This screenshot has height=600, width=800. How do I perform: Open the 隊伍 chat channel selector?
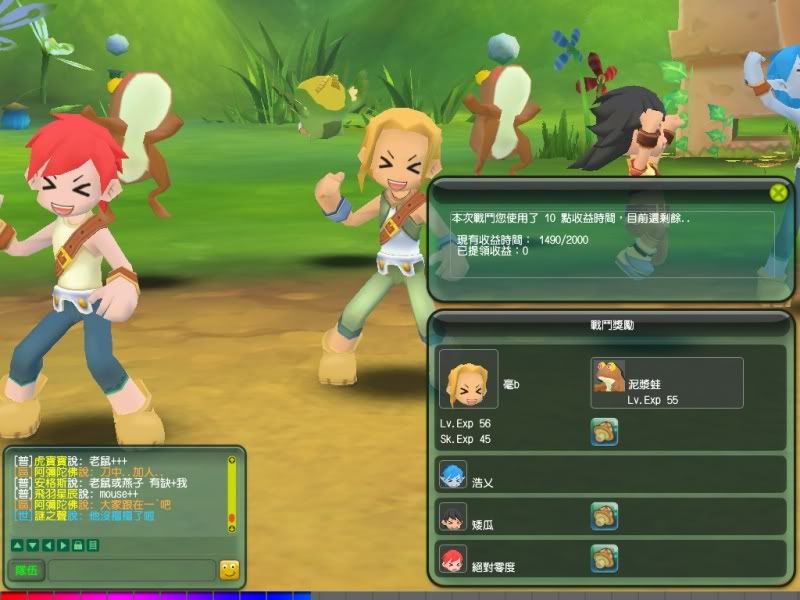tap(26, 571)
